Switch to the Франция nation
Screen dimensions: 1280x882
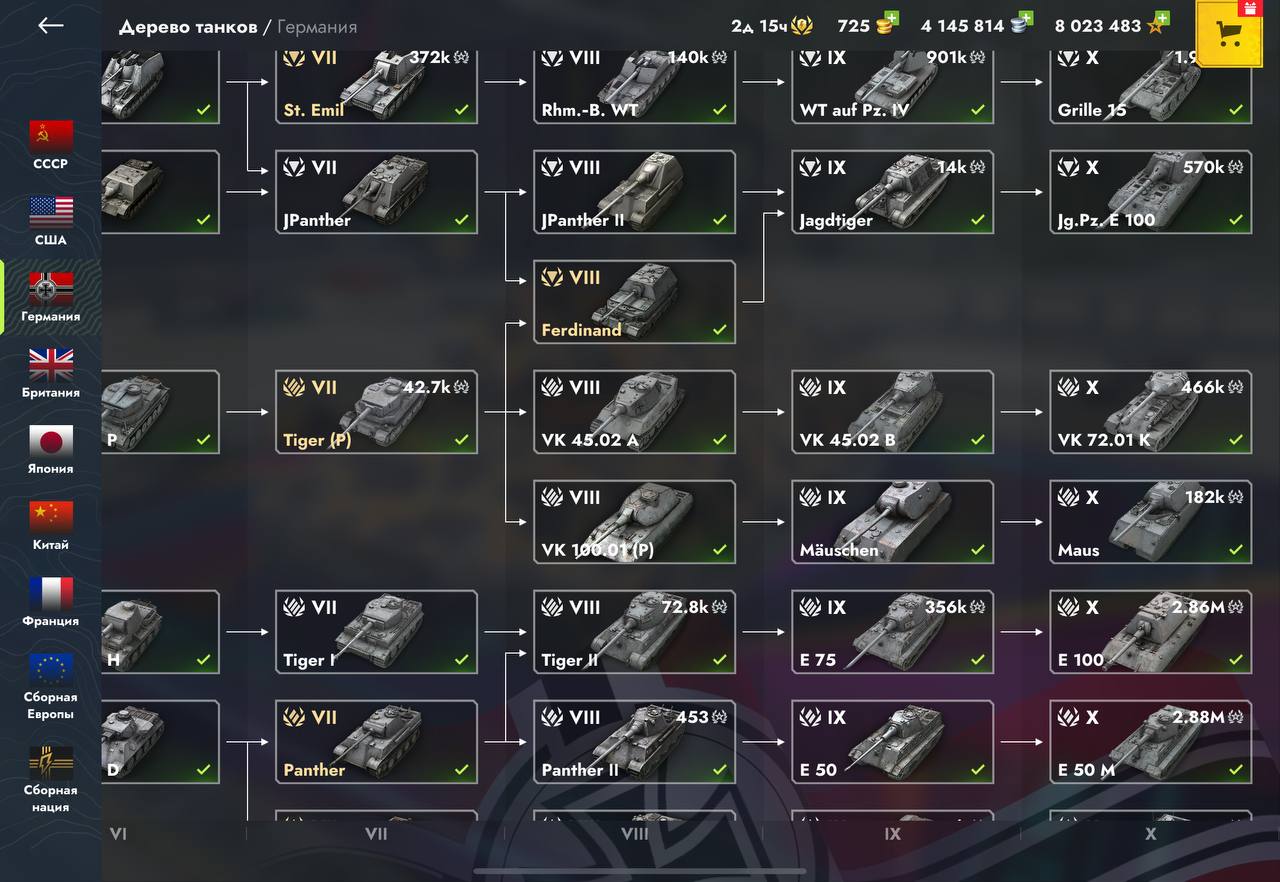[51, 601]
